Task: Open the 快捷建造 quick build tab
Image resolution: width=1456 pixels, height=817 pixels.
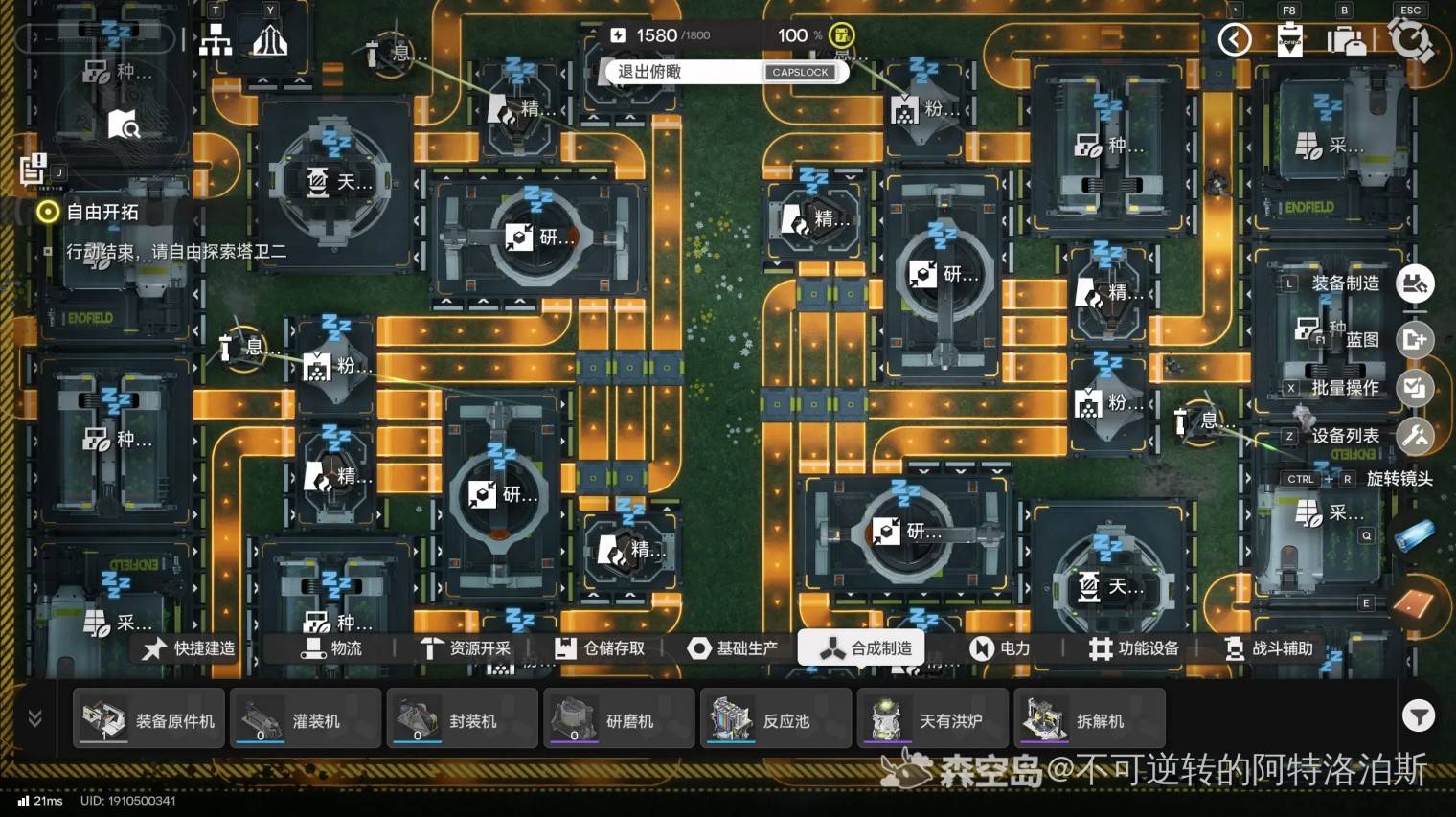Action: click(x=190, y=648)
